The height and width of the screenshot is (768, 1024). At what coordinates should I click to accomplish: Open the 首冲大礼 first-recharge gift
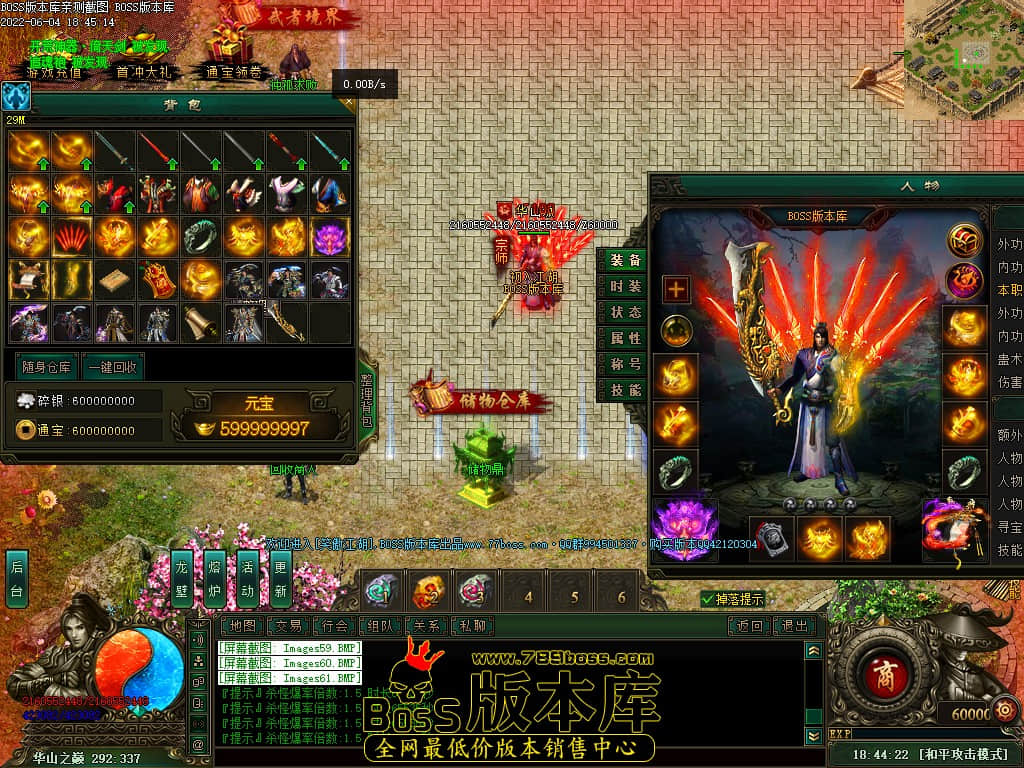tap(143, 71)
